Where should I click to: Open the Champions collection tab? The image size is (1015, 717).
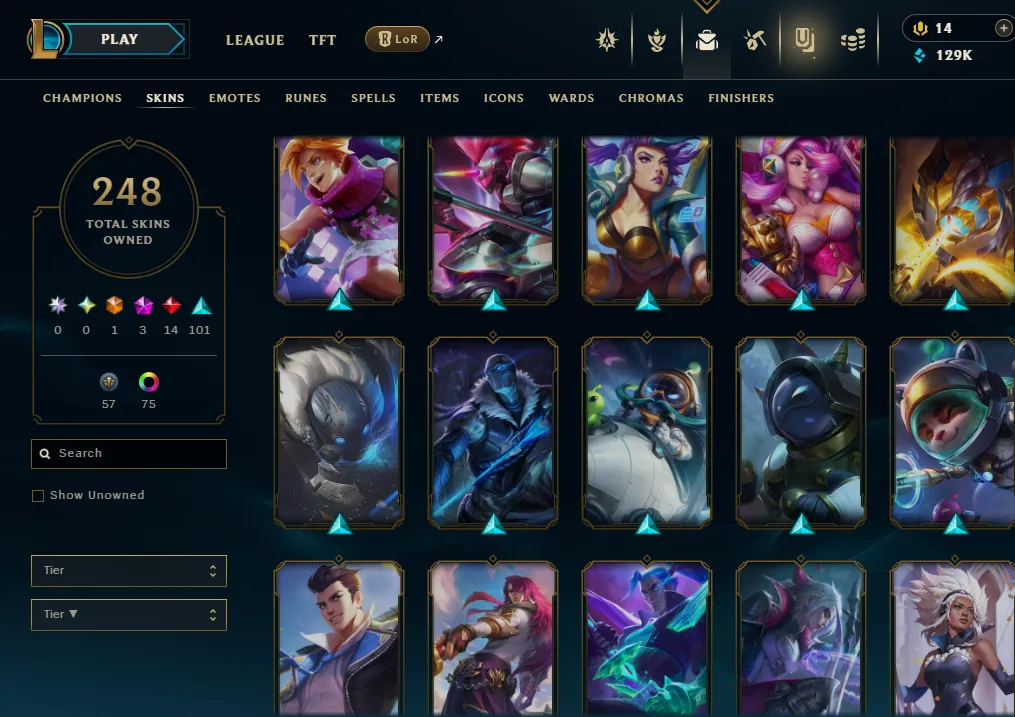pos(82,98)
